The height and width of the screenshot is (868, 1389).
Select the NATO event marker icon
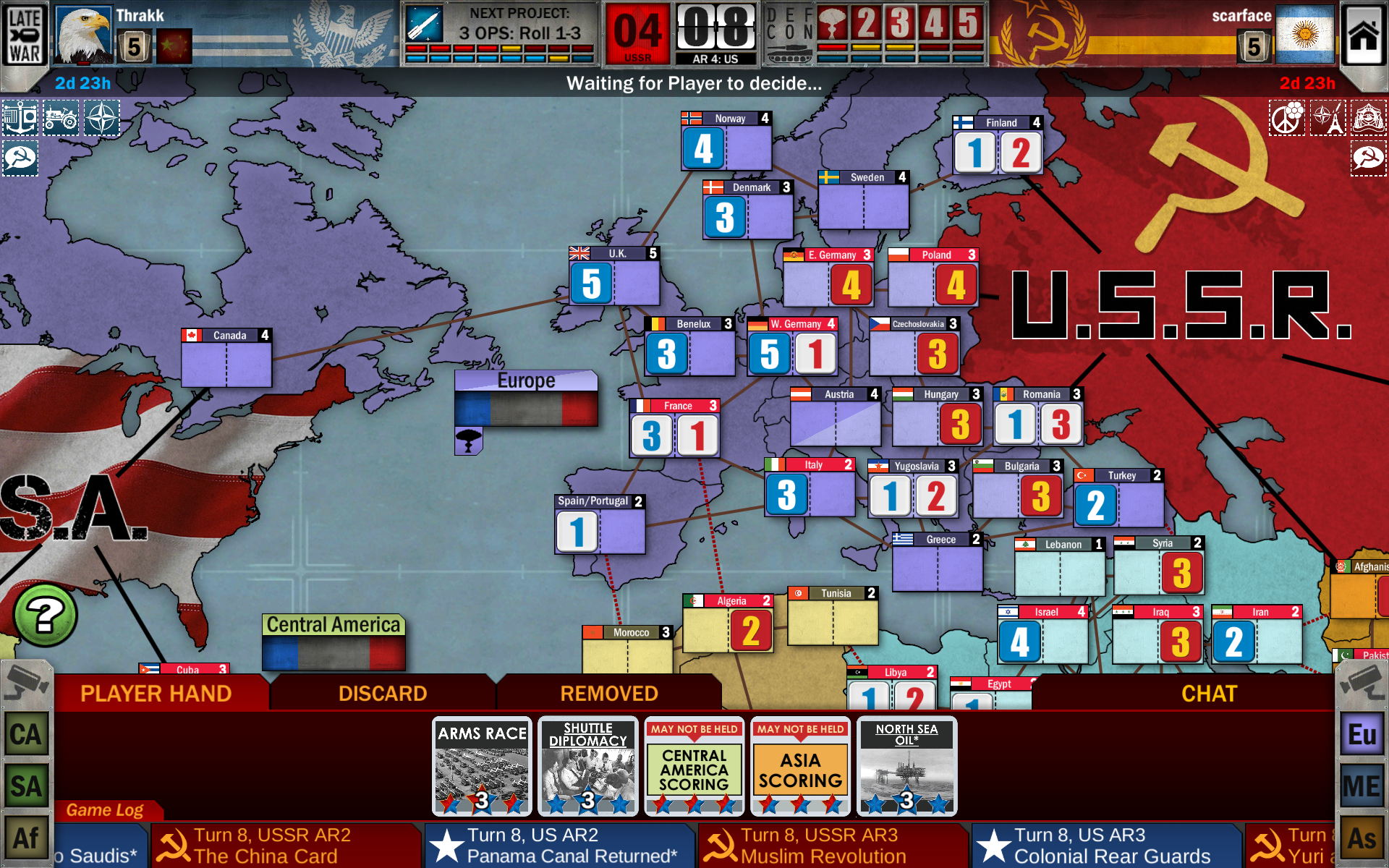[101, 117]
